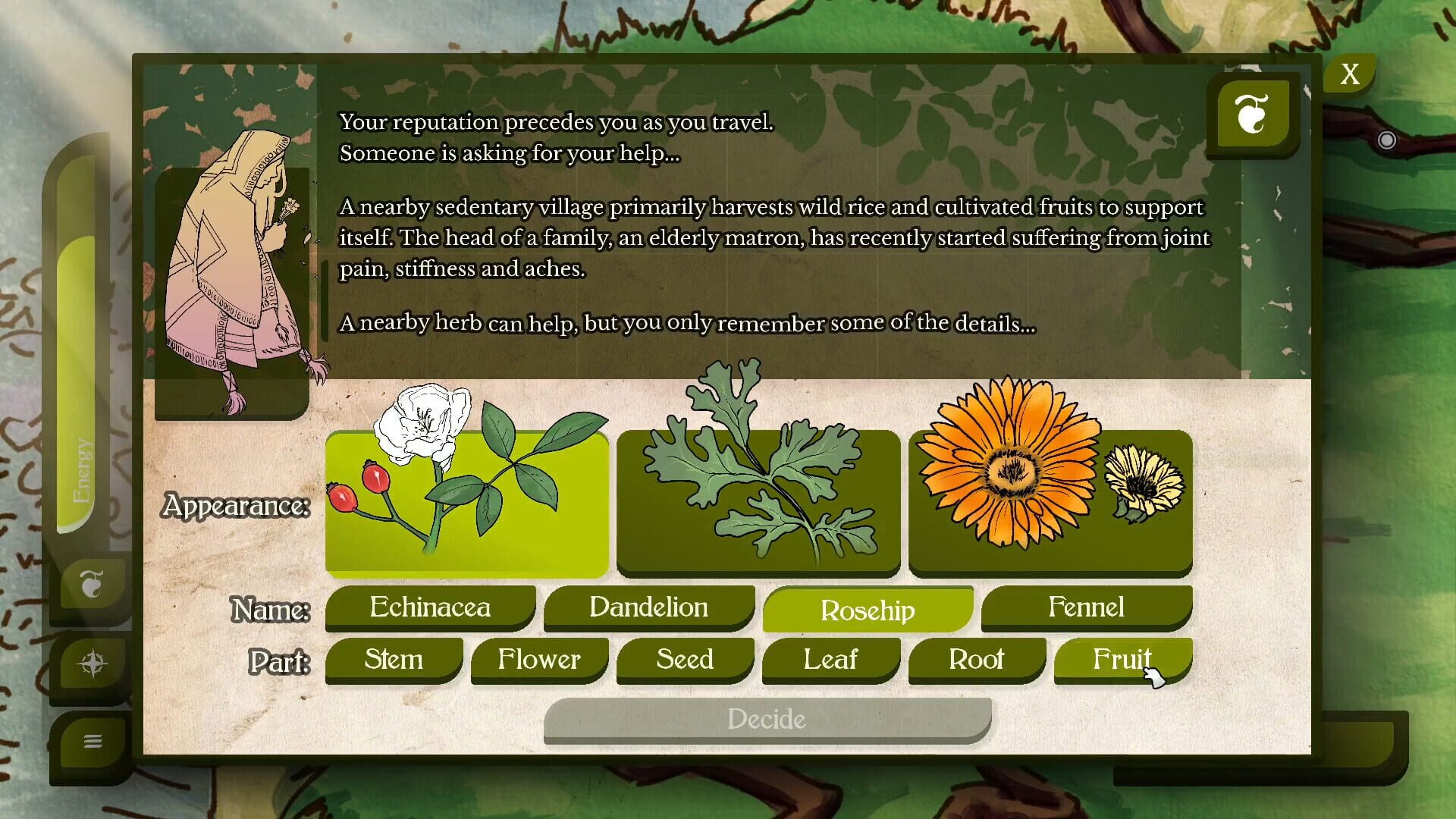
Task: Select Echinacea as the herb name
Action: click(429, 607)
